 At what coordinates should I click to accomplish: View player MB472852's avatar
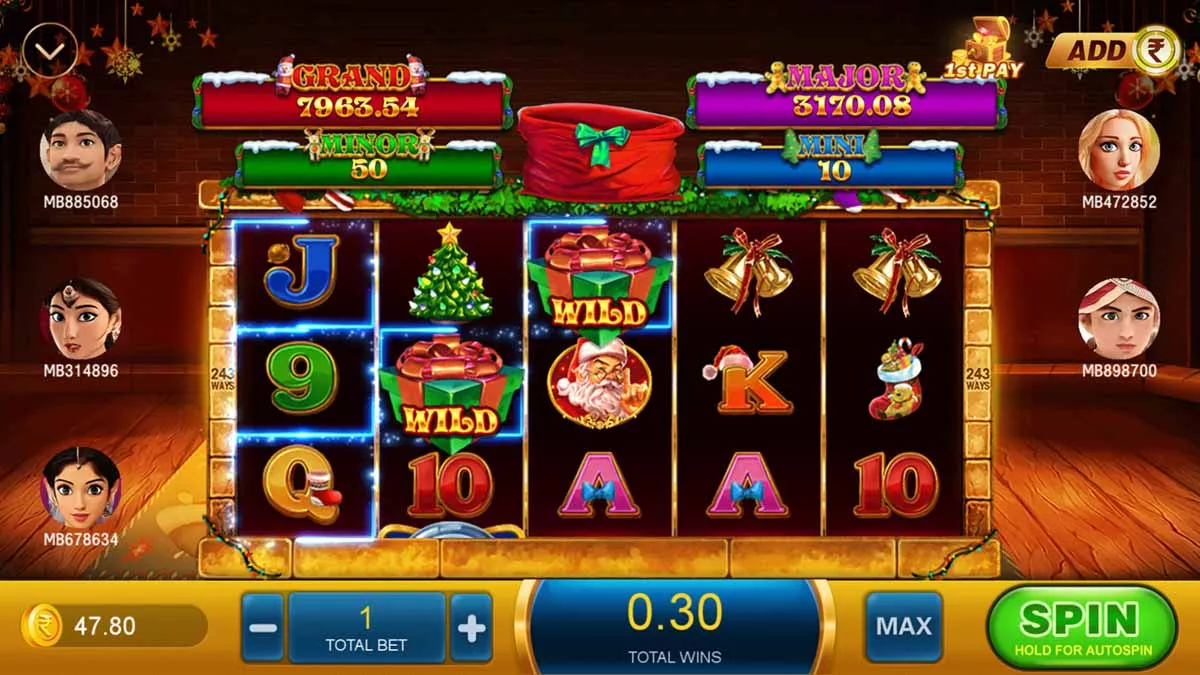tap(1119, 150)
